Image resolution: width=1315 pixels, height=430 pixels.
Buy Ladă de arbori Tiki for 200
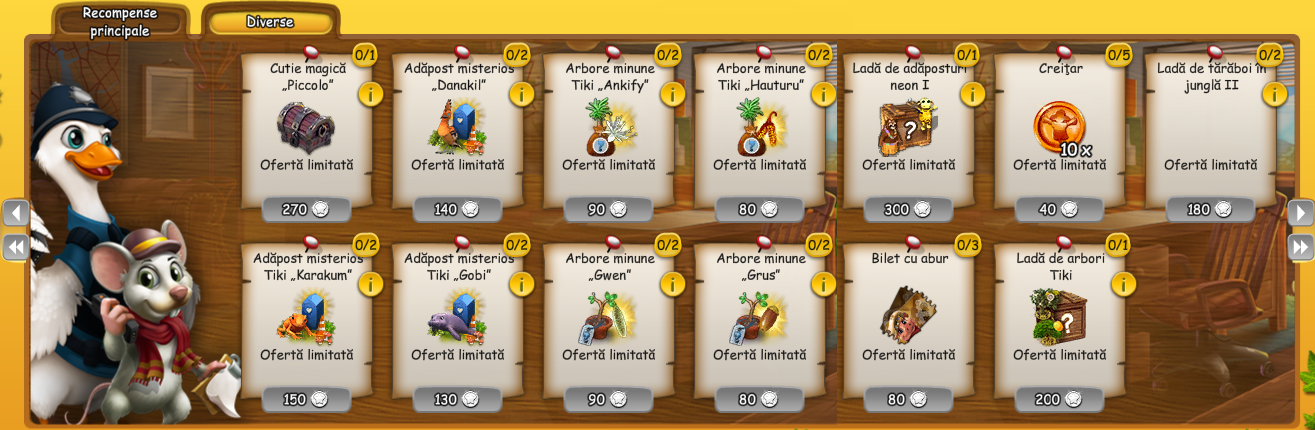pyautogui.click(x=1060, y=399)
